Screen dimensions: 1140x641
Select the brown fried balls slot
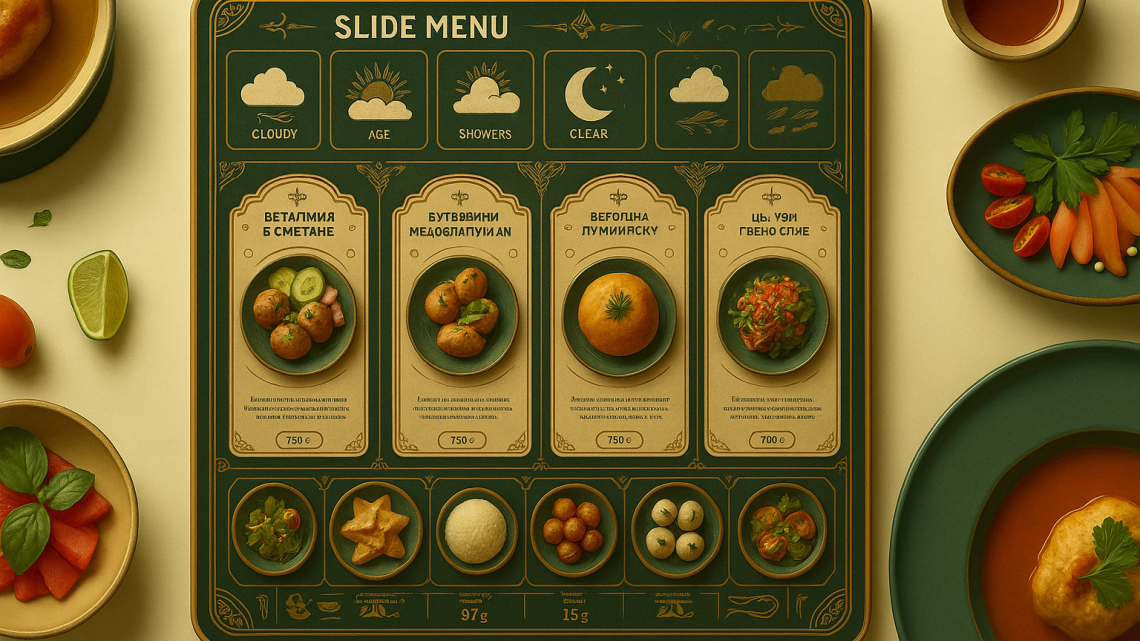click(x=573, y=530)
